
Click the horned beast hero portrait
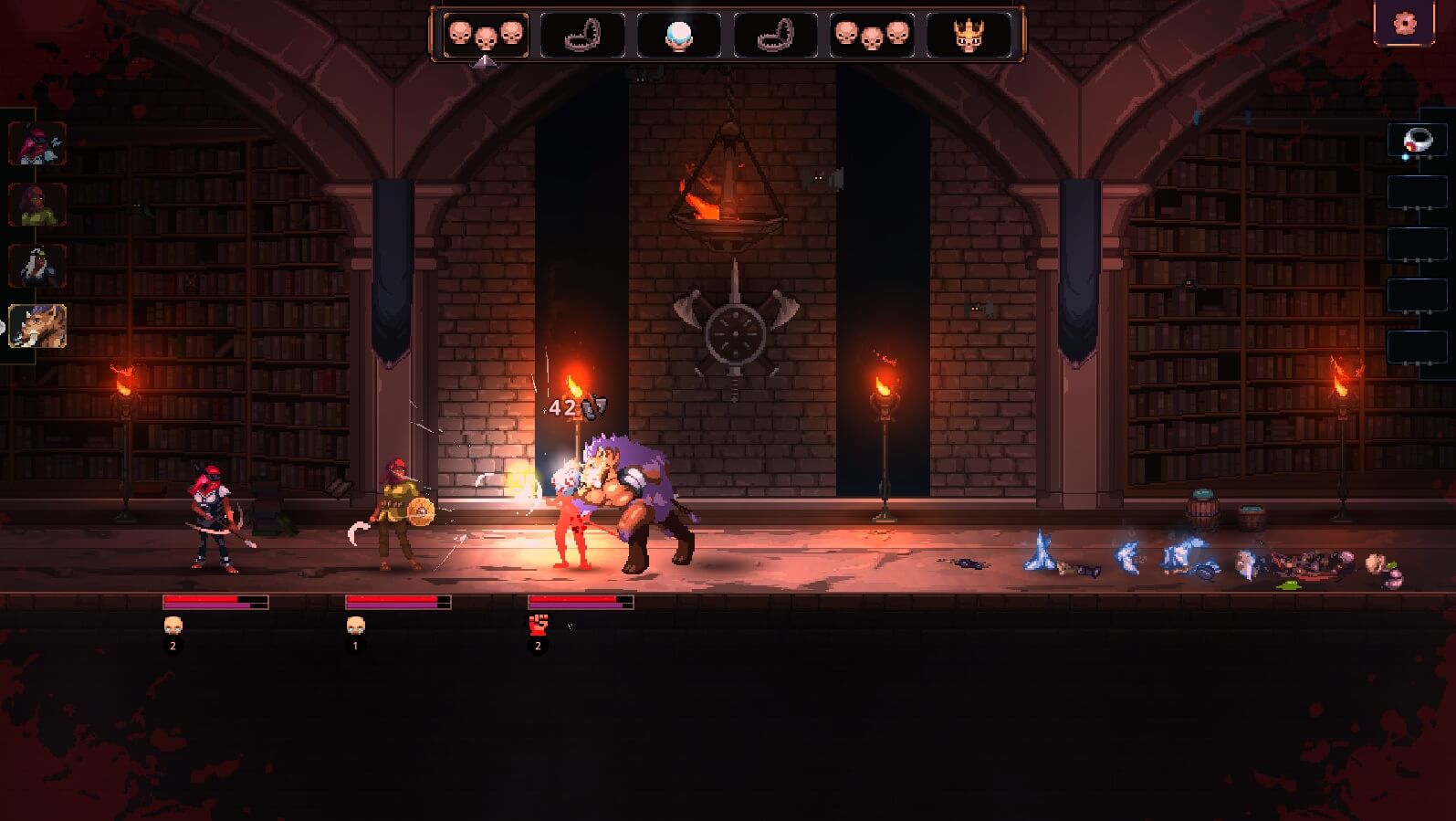point(37,326)
